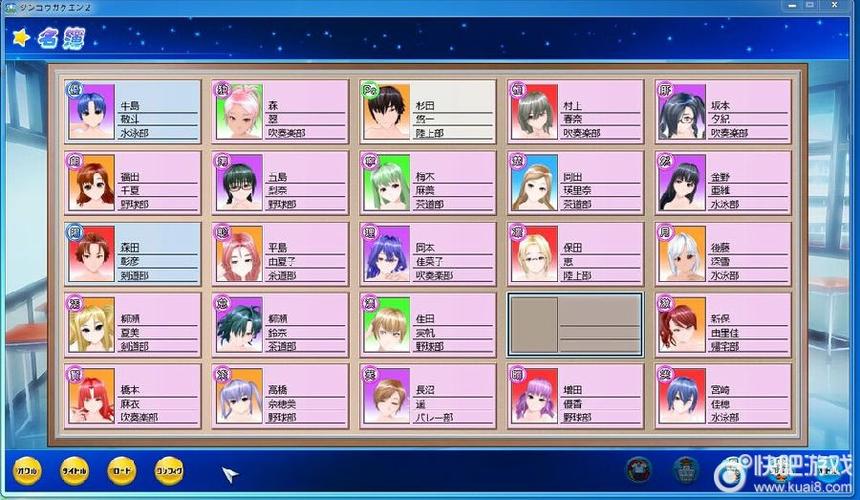The width and height of the screenshot is (860, 500).
Task: Choose the 五島 梨奈 card with glasses
Action: (281, 182)
